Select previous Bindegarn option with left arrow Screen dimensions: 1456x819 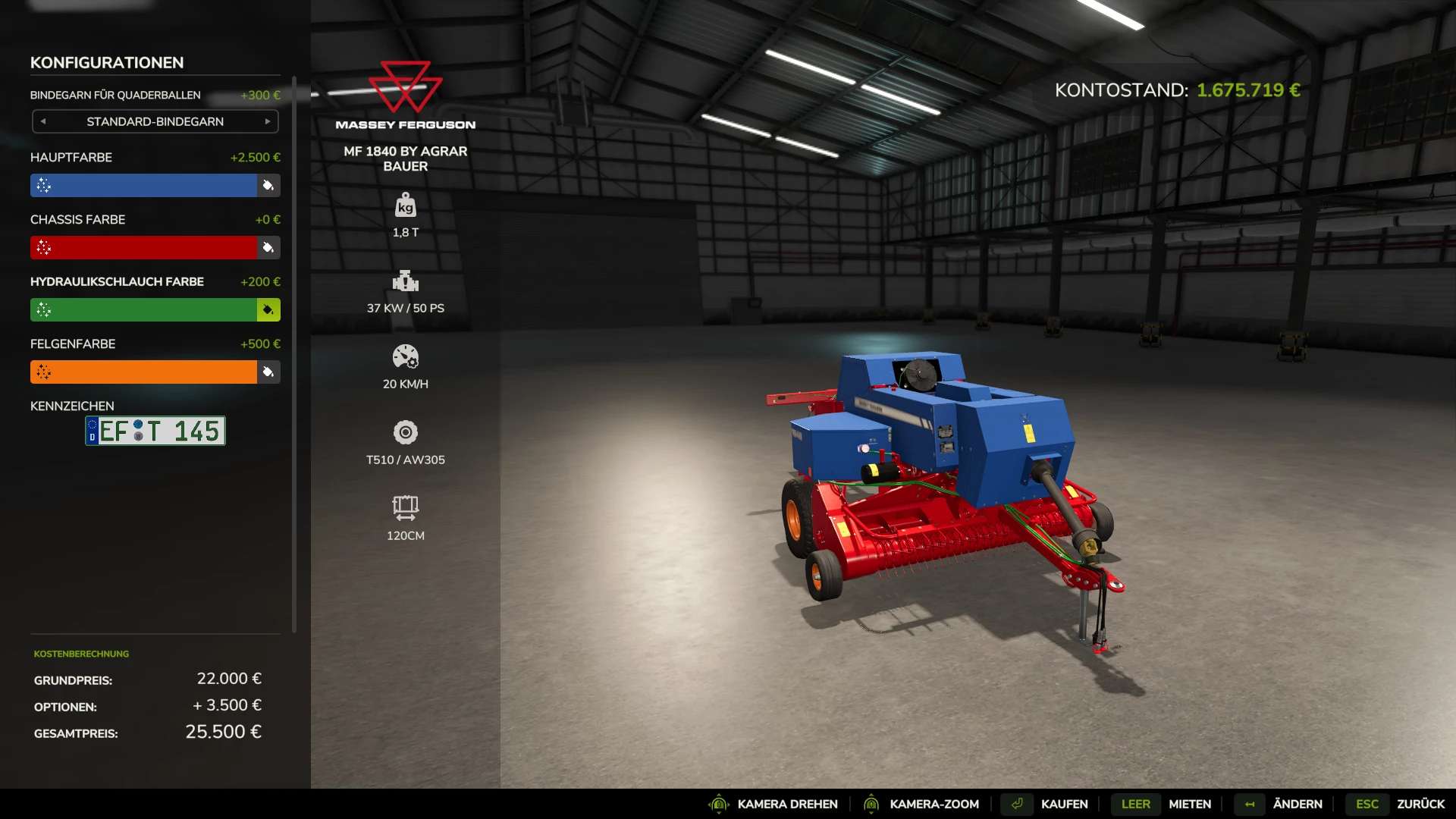[x=43, y=121]
